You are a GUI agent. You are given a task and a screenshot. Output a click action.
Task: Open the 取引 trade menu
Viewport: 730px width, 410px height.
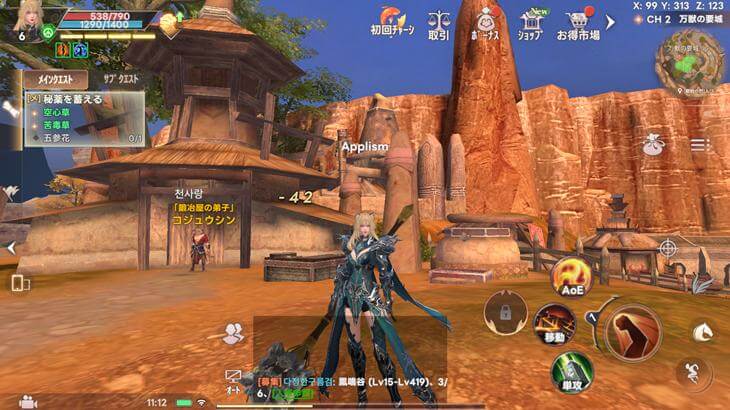(438, 22)
